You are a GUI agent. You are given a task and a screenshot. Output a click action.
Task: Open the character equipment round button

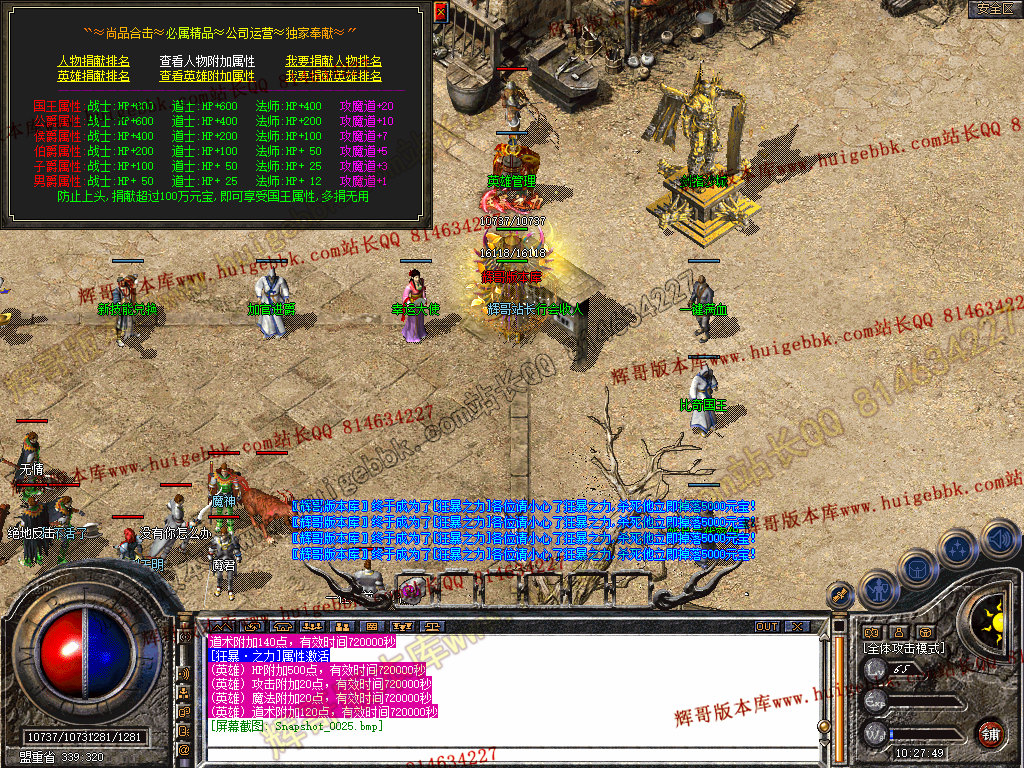877,588
